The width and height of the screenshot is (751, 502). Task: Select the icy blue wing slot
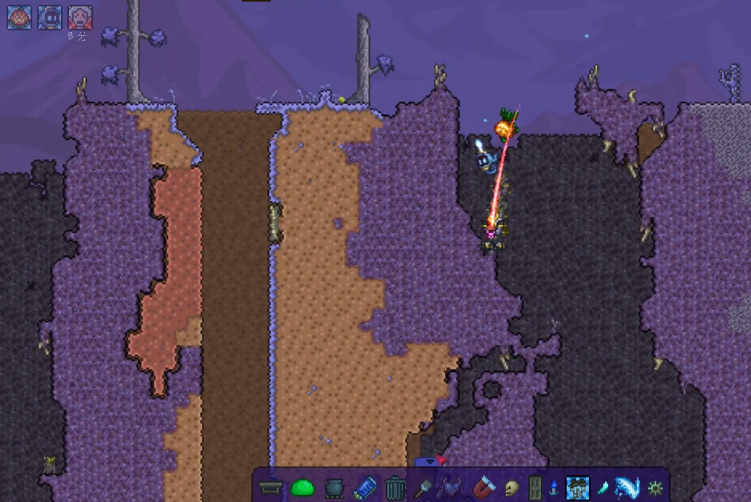(x=627, y=488)
